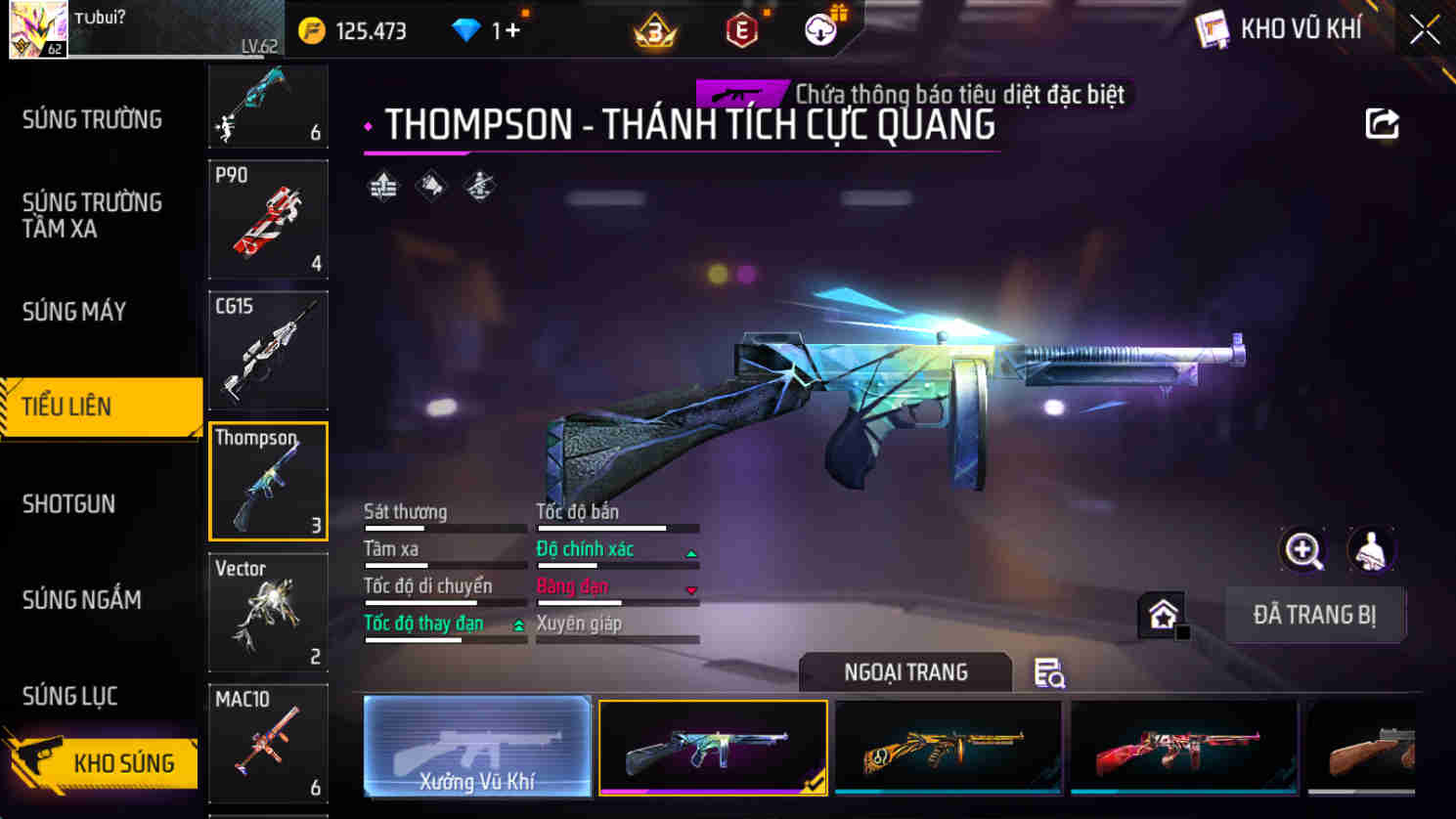Open the Booyah crown pass icon
The image size is (1456, 819).
(656, 29)
